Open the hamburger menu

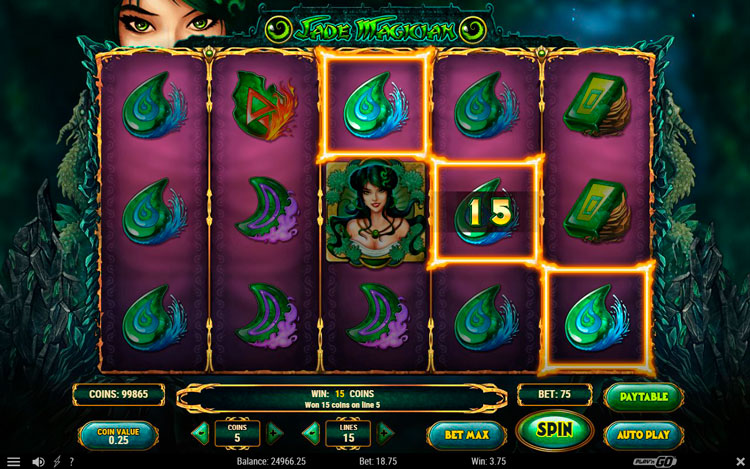click(13, 461)
